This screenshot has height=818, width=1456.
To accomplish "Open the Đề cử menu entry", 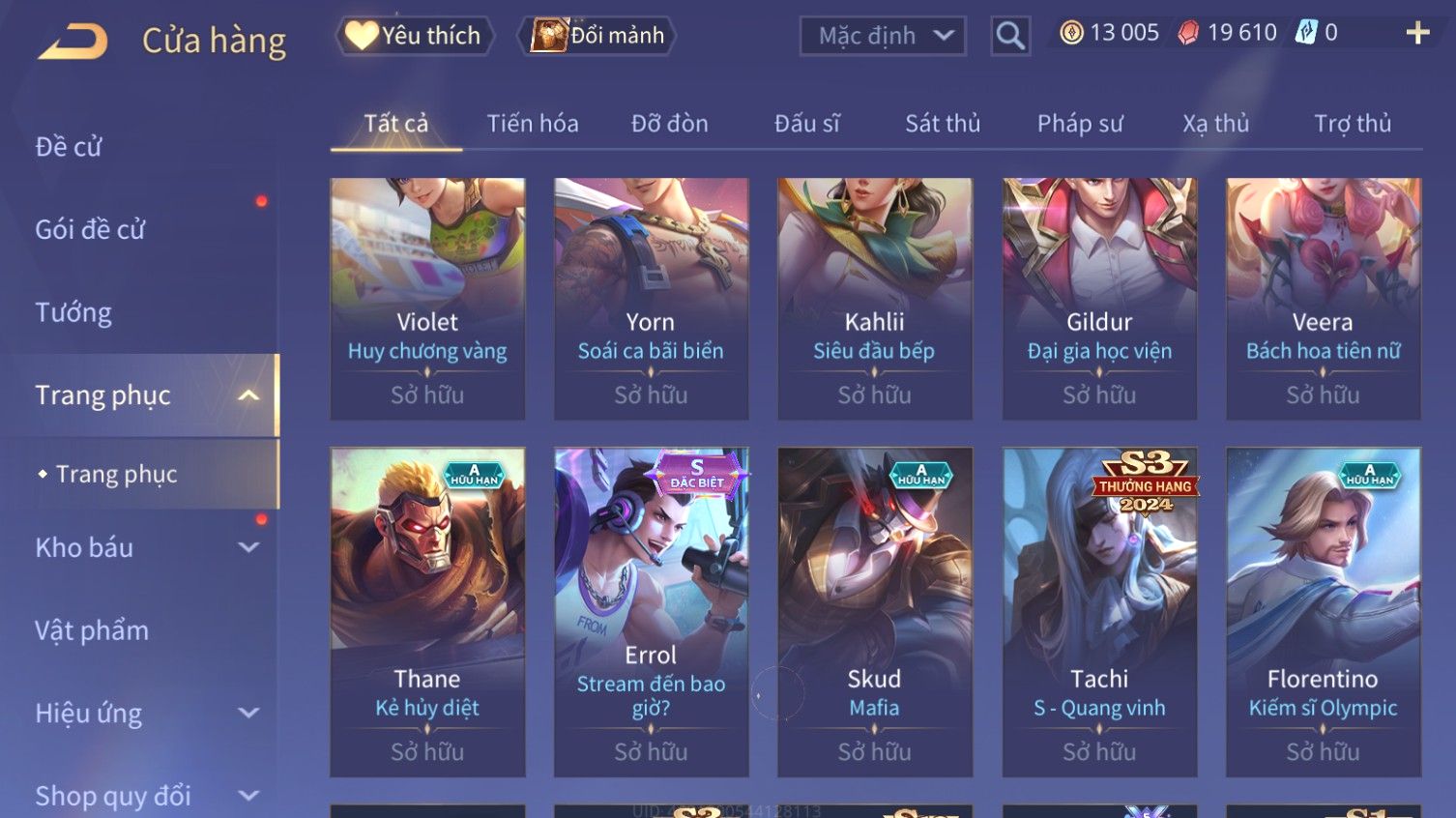I will [x=69, y=147].
